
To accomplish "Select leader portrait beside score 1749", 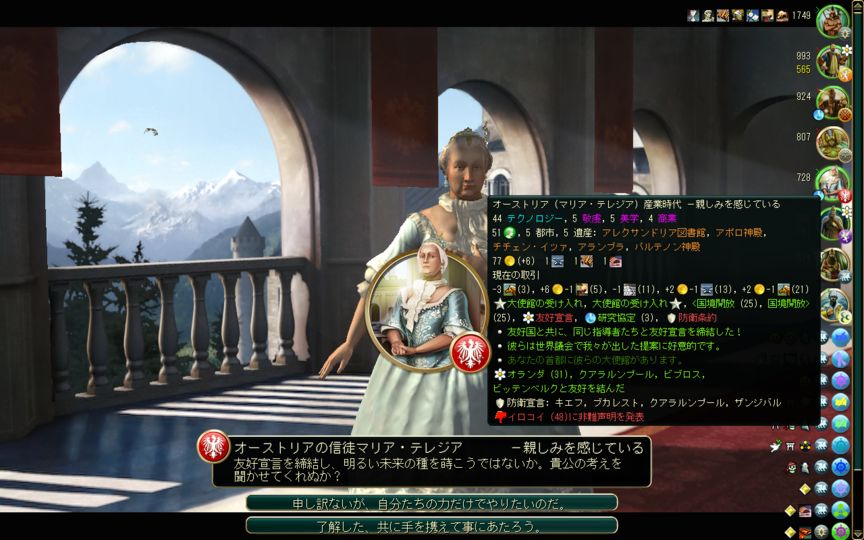I will (832, 20).
